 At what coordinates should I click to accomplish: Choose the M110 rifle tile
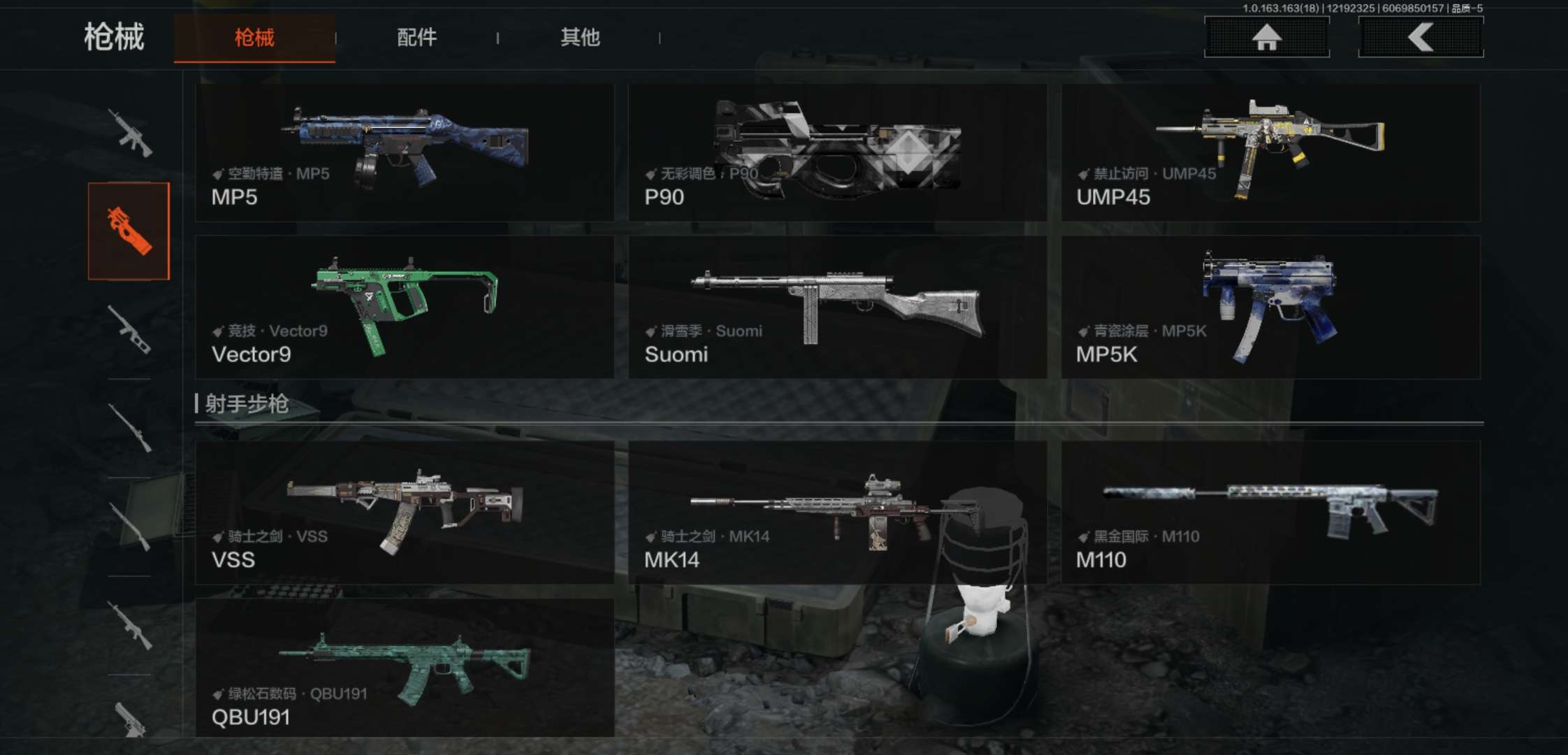pyautogui.click(x=1270, y=512)
